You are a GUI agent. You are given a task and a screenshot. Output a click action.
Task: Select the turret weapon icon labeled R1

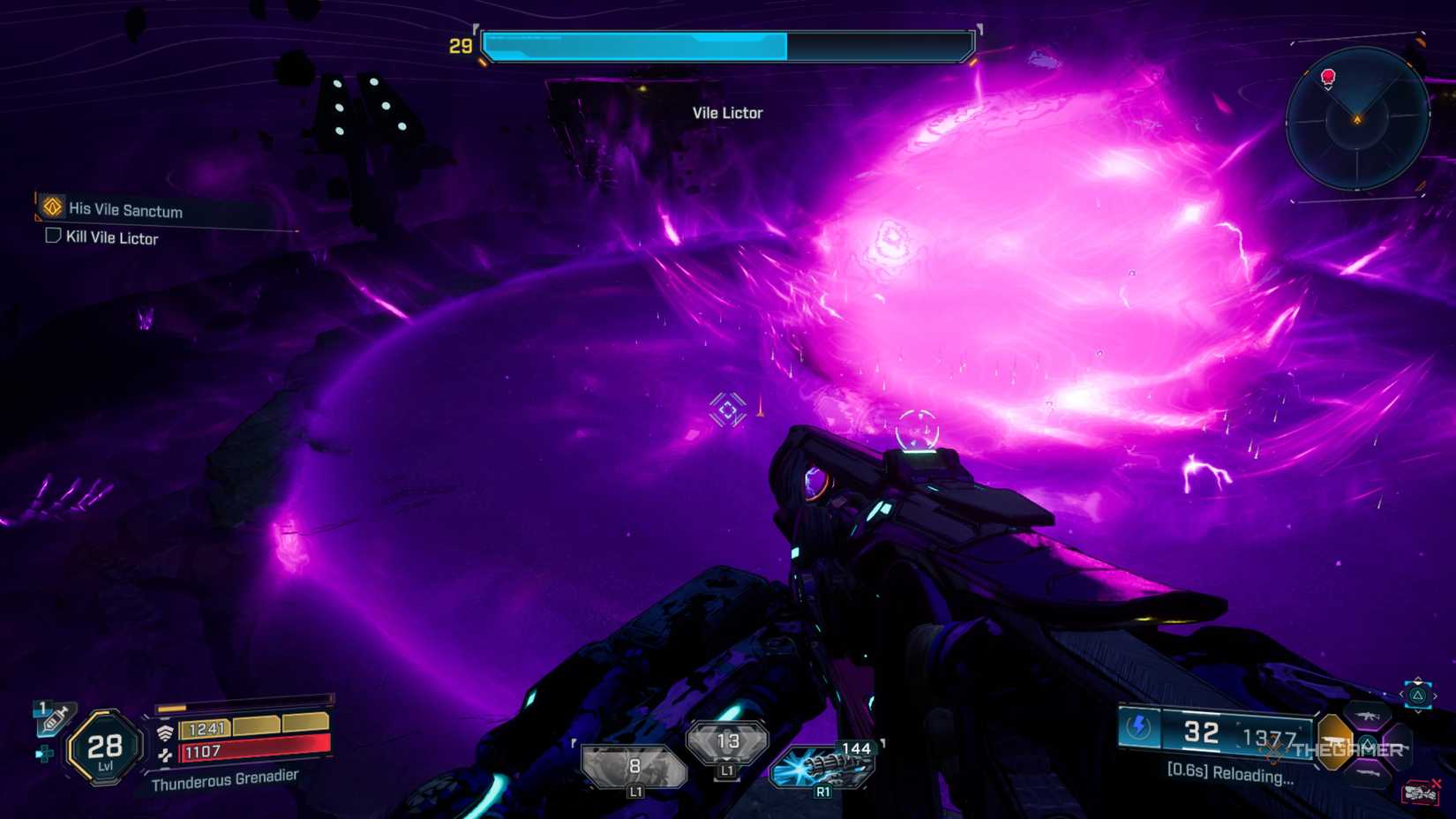[x=823, y=766]
